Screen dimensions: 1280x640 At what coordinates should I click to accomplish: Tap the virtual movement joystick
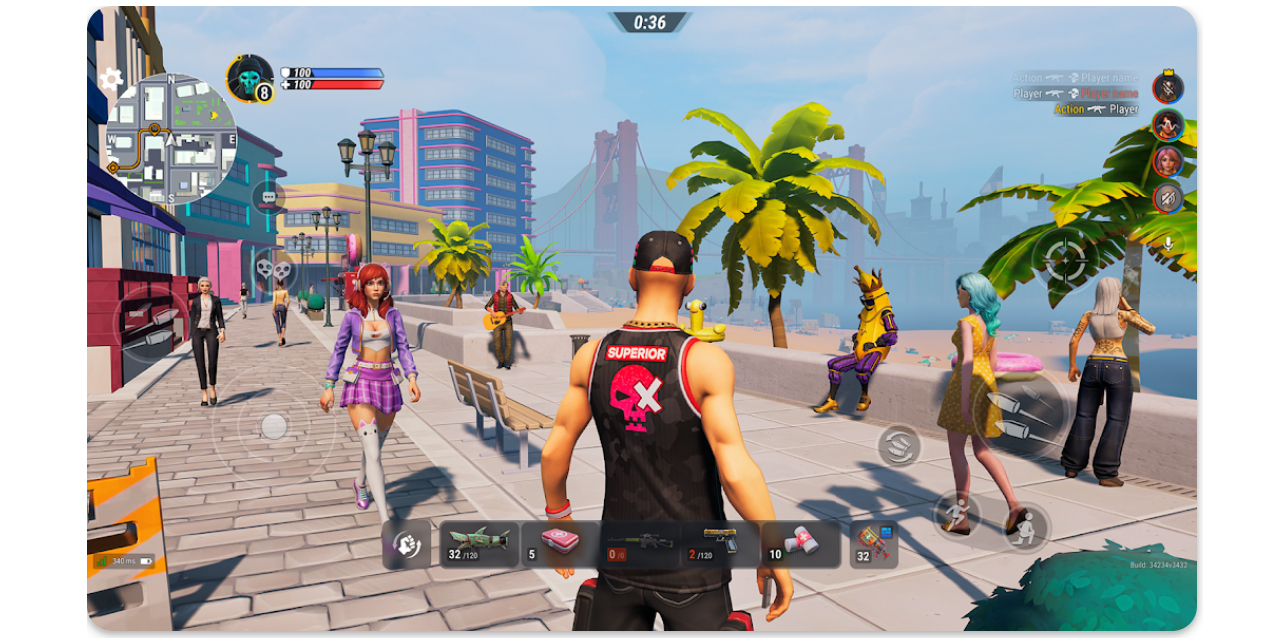point(273,427)
